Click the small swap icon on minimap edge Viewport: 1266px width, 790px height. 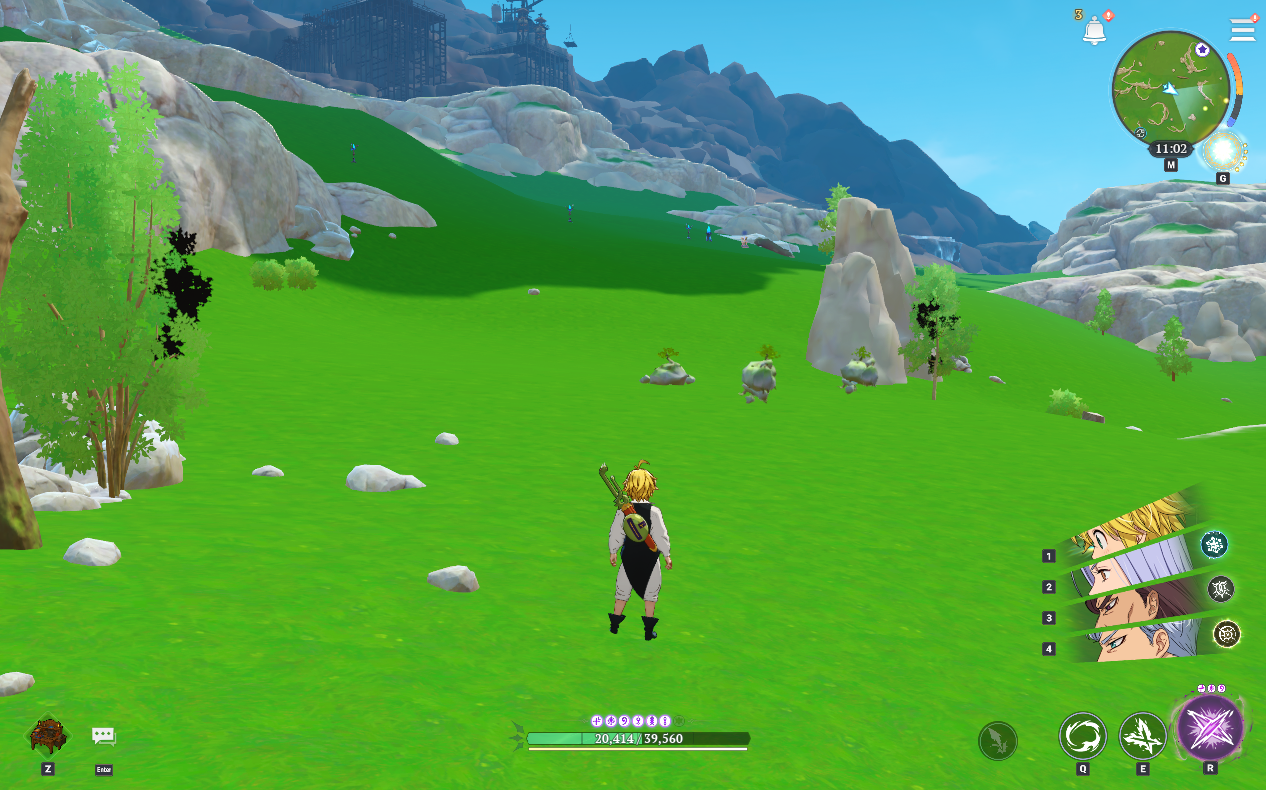click(x=1140, y=133)
